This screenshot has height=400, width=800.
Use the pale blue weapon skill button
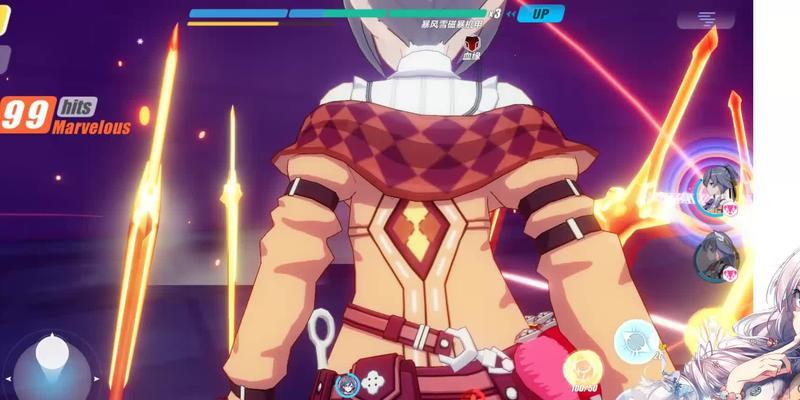[634, 340]
